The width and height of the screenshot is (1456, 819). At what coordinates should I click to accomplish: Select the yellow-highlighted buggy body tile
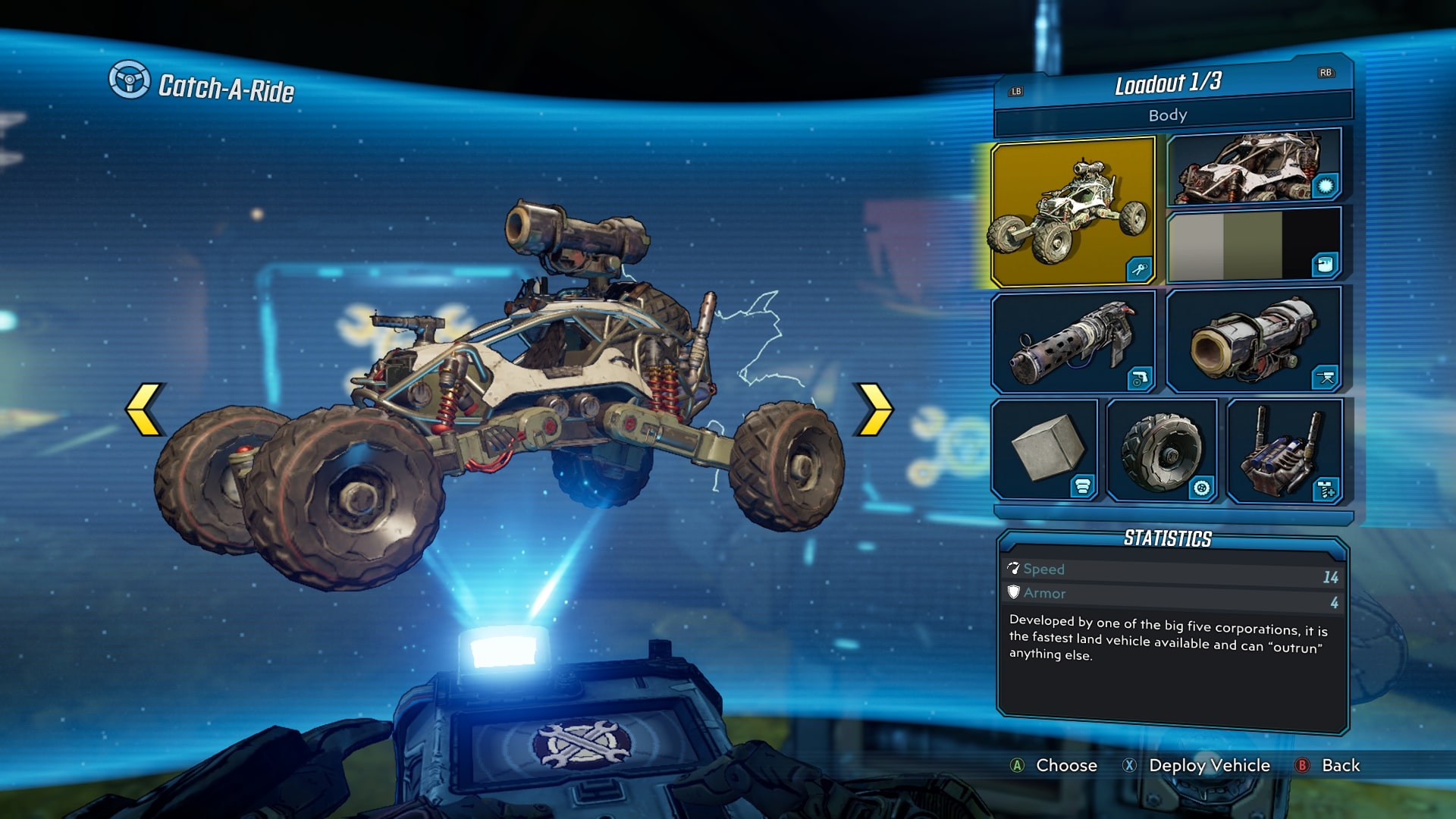click(1072, 212)
